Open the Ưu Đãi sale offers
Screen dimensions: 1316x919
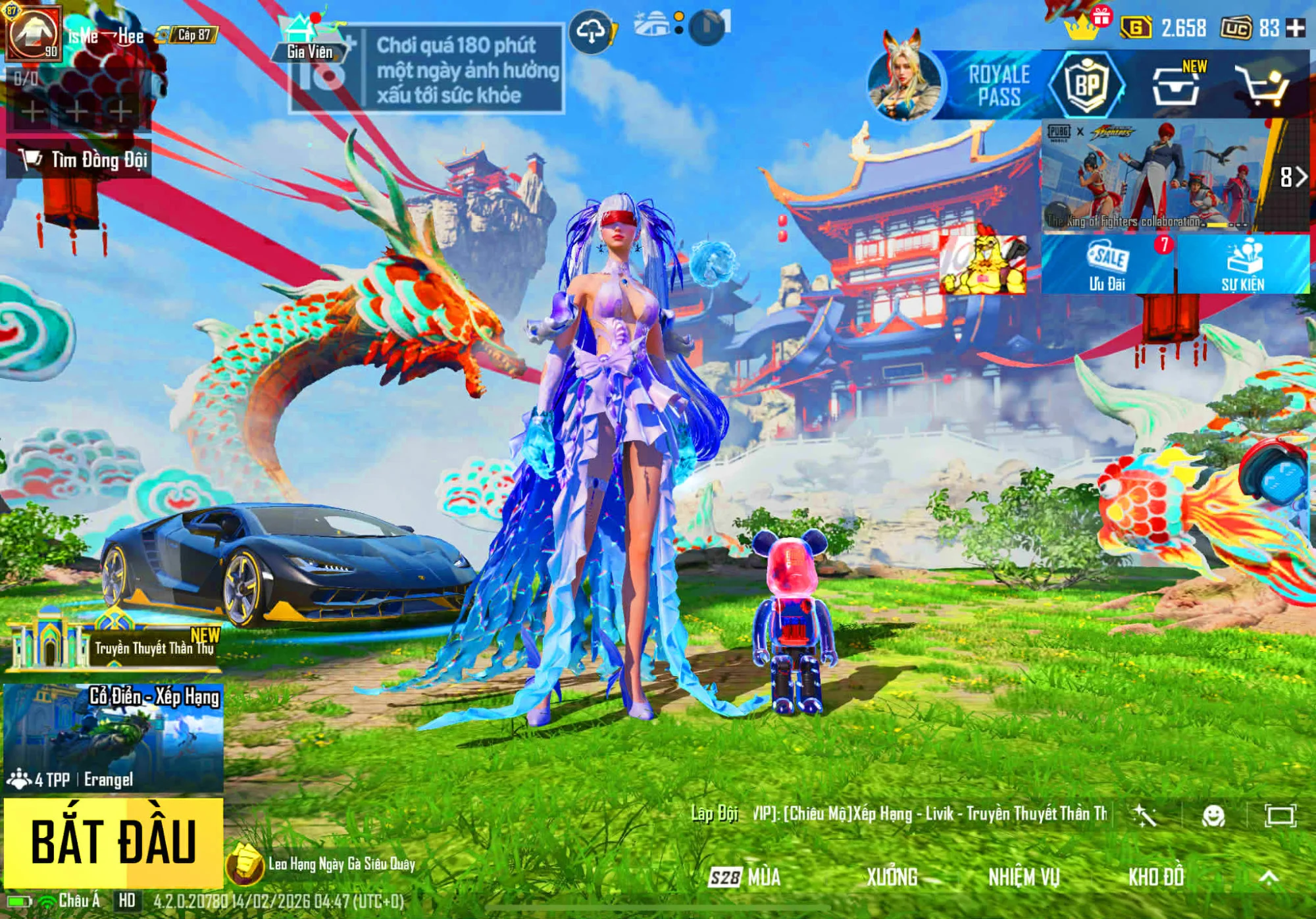point(1107,265)
